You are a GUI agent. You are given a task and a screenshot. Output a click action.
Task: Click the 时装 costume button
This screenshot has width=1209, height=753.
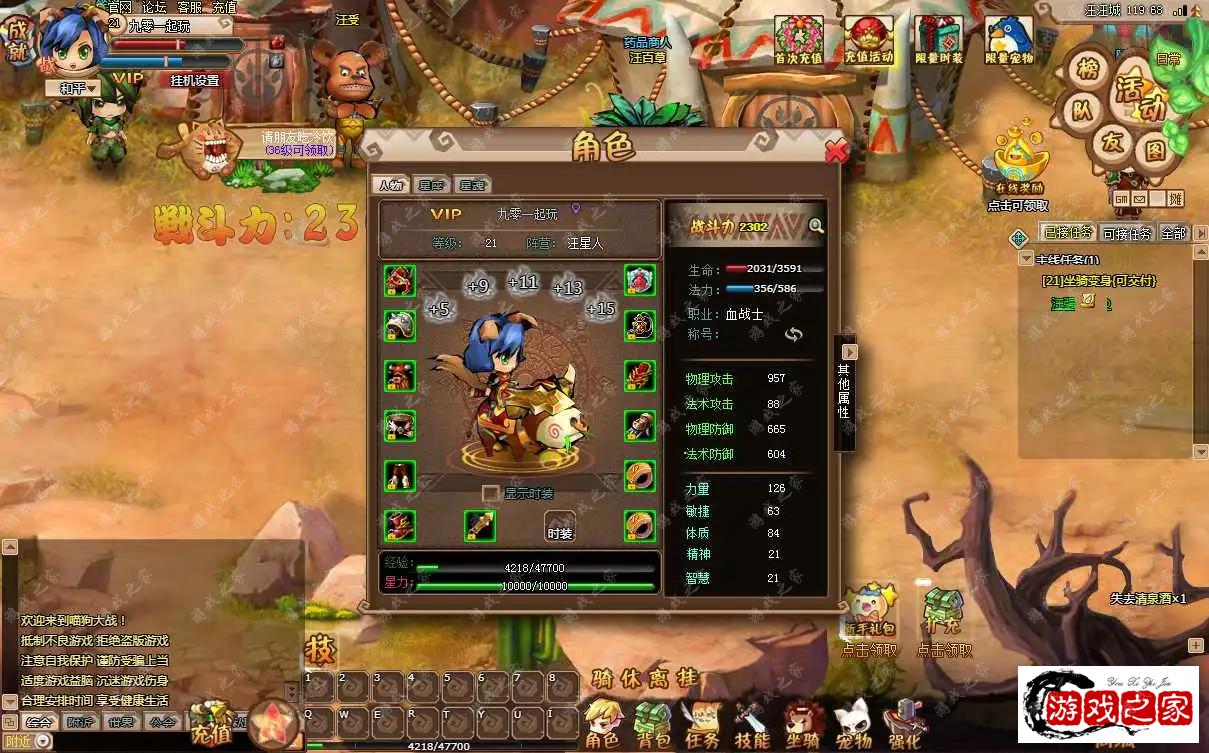coord(560,526)
